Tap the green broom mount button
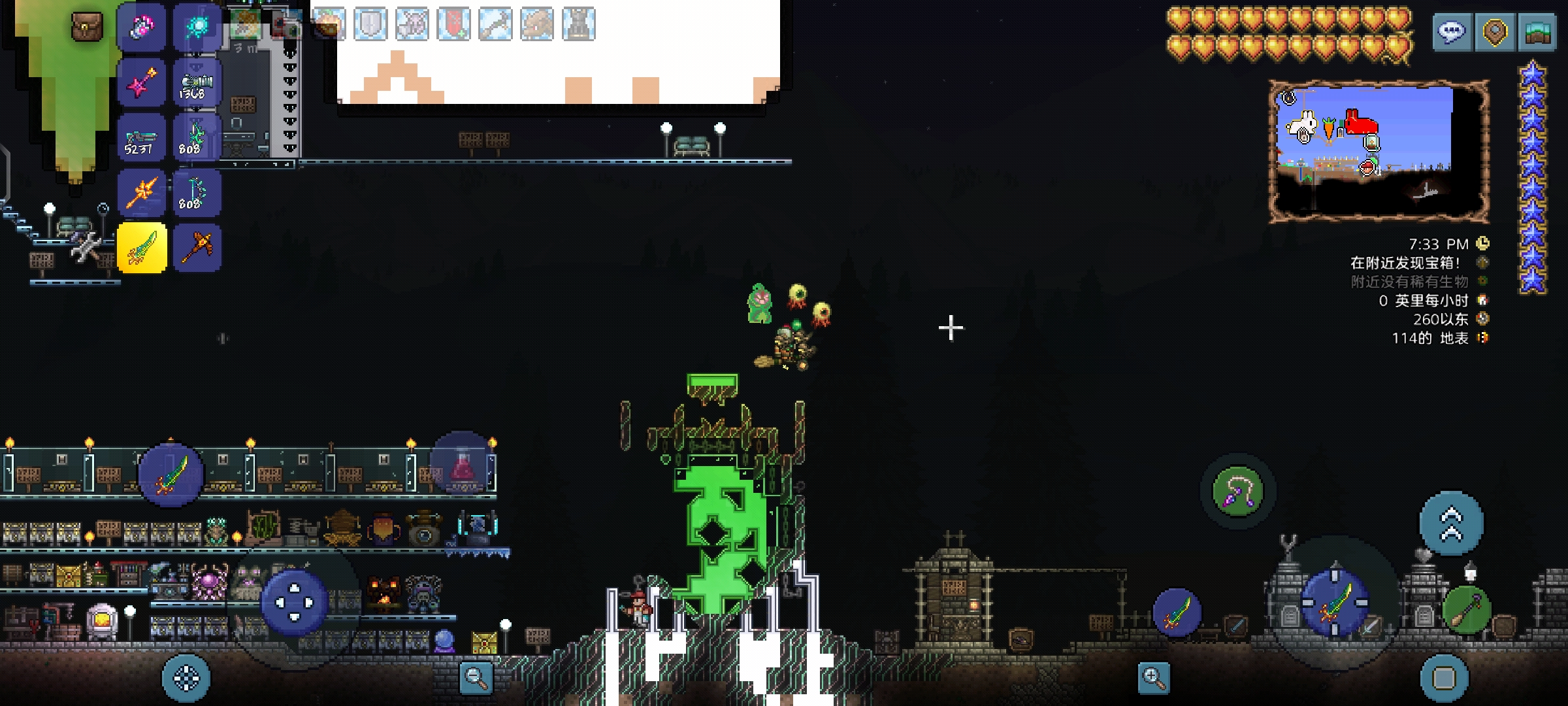The width and height of the screenshot is (1568, 706). (1467, 611)
